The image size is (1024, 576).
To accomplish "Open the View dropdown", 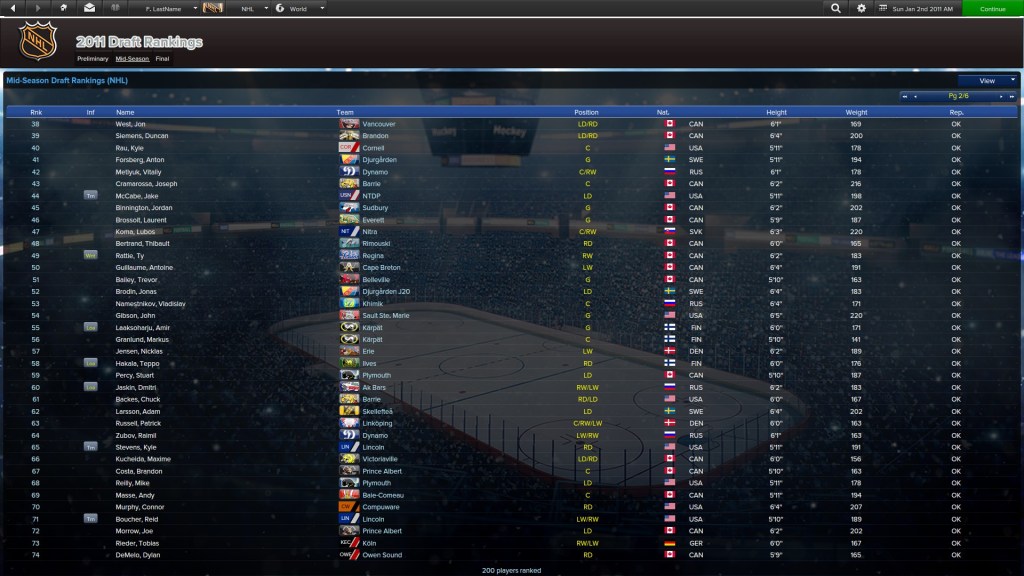I will coord(987,80).
